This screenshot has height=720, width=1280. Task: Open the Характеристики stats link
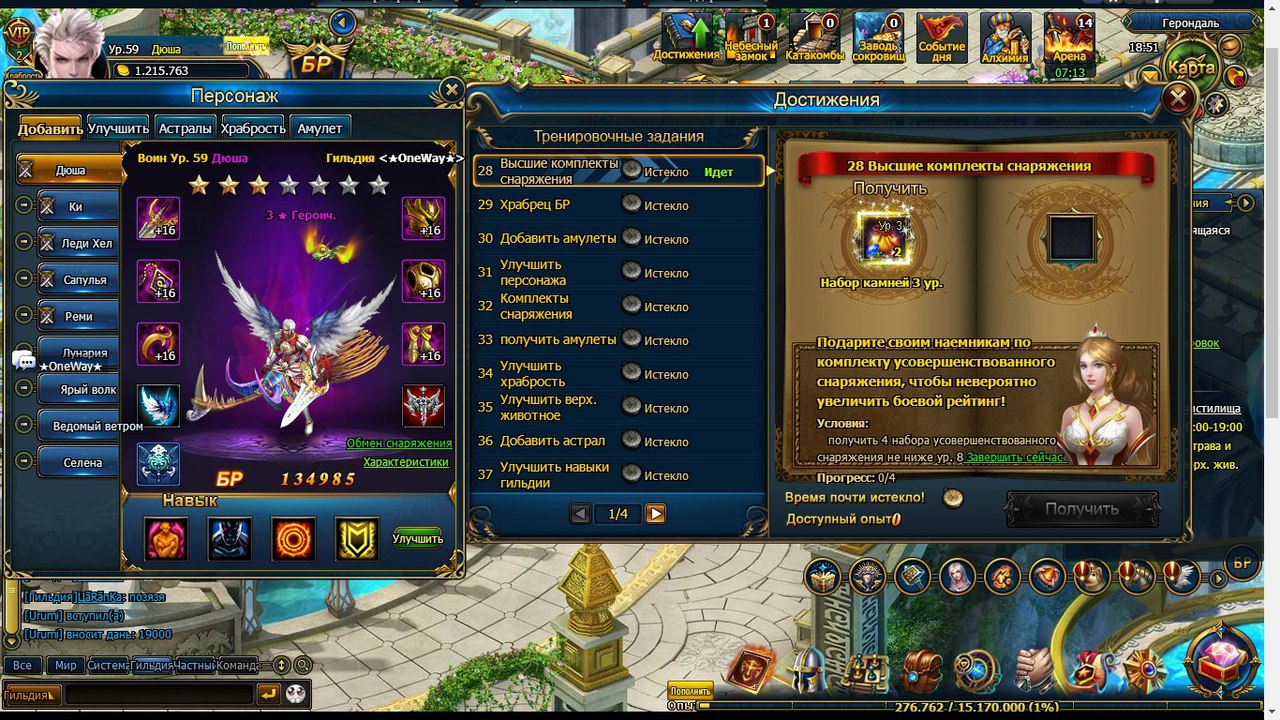coord(405,462)
